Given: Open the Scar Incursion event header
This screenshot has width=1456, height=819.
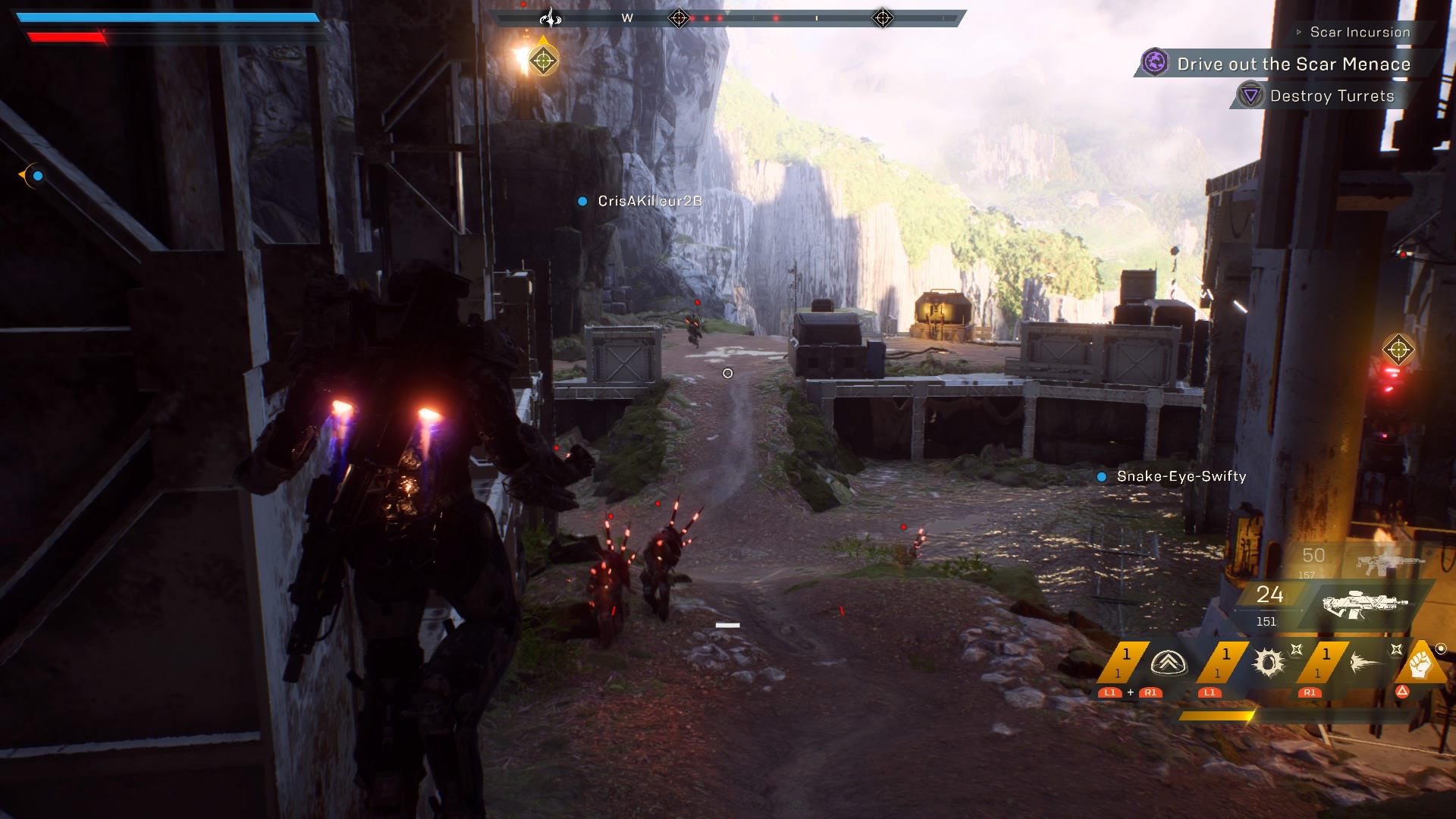Looking at the screenshot, I should coord(1360,32).
